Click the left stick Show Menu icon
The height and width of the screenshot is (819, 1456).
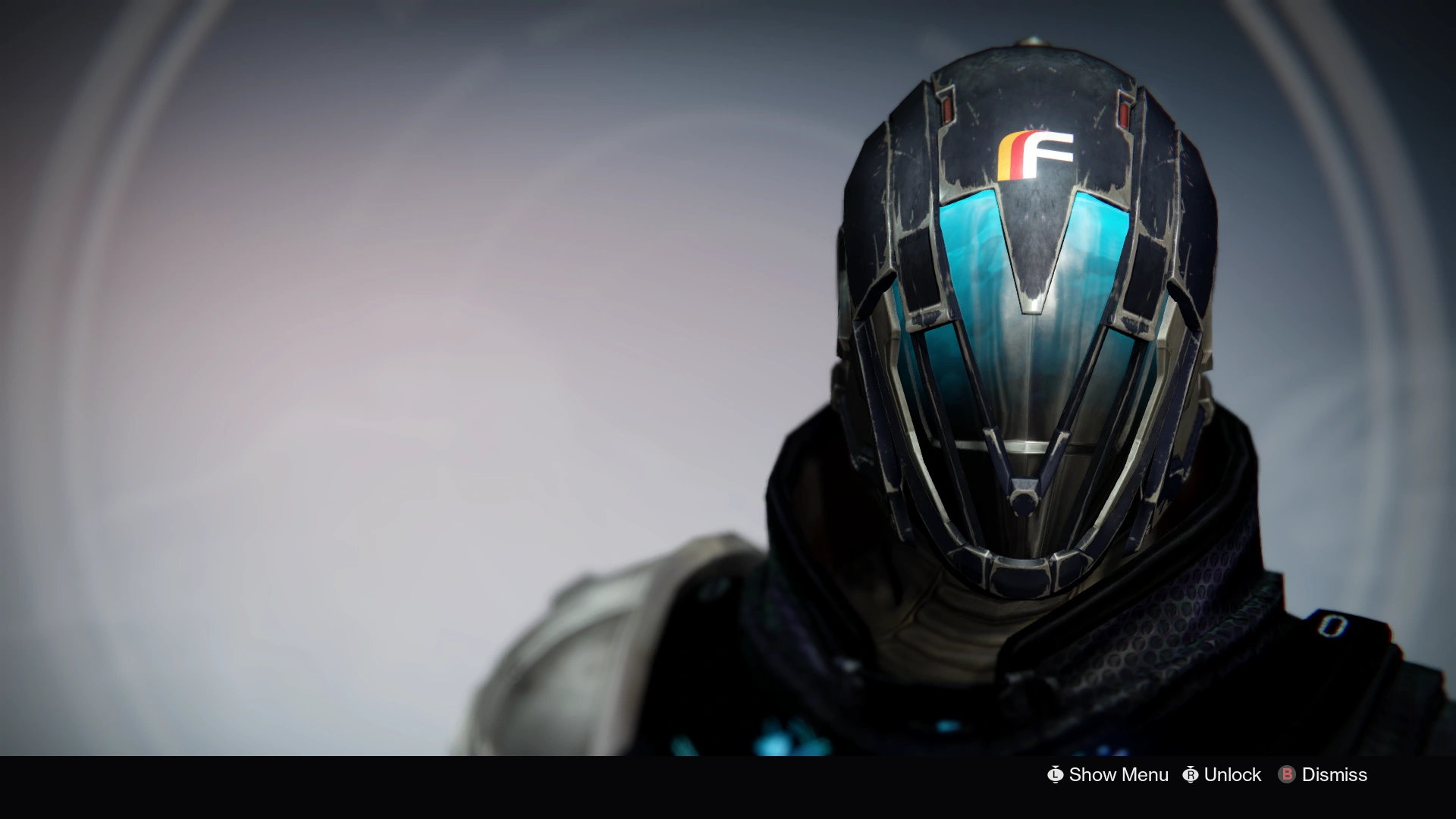tap(1055, 775)
